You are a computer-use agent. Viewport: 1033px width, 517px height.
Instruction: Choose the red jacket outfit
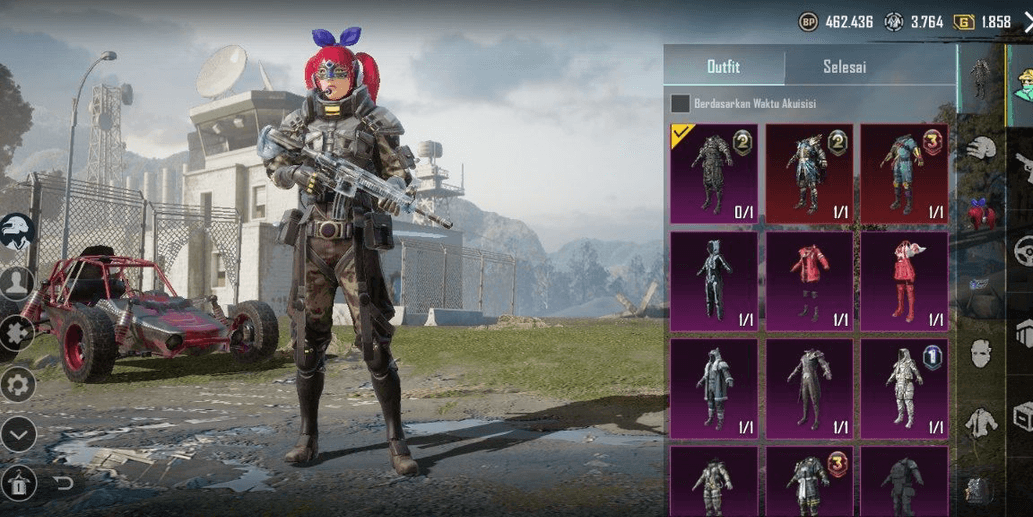point(809,281)
